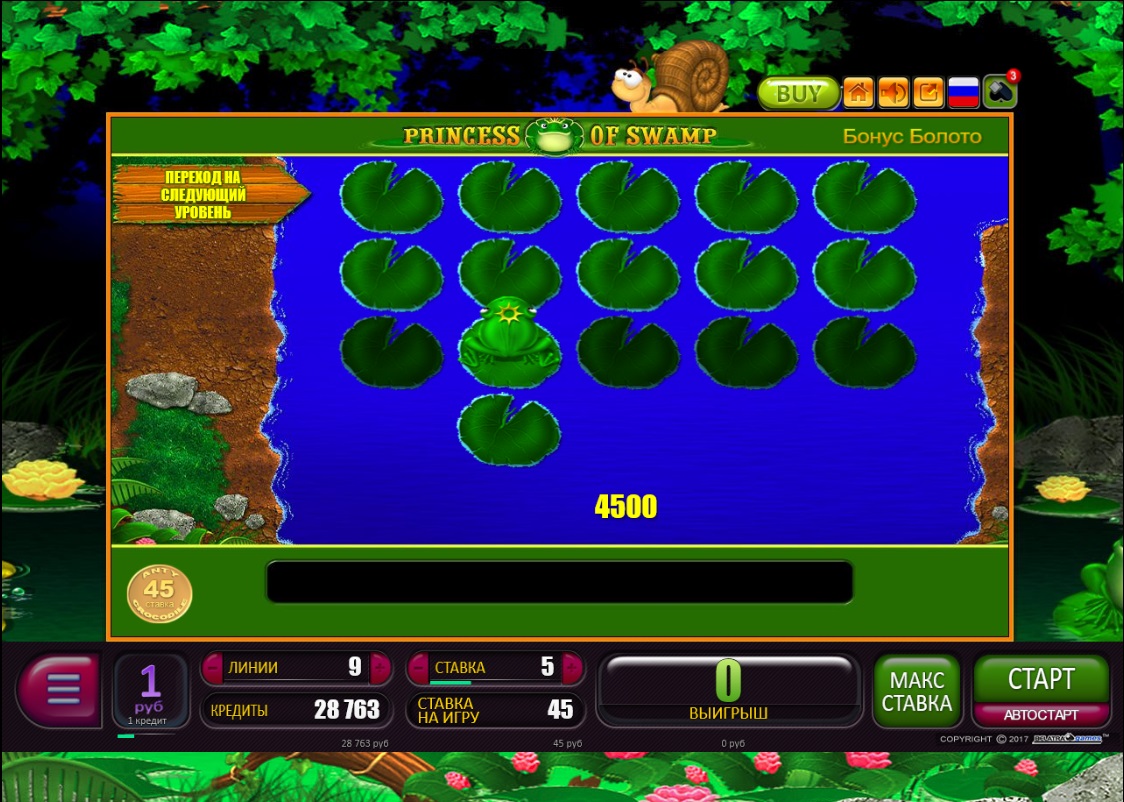Screen dimensions: 1124x802
Task: Raise the Ставка bet value
Action: [x=572, y=667]
